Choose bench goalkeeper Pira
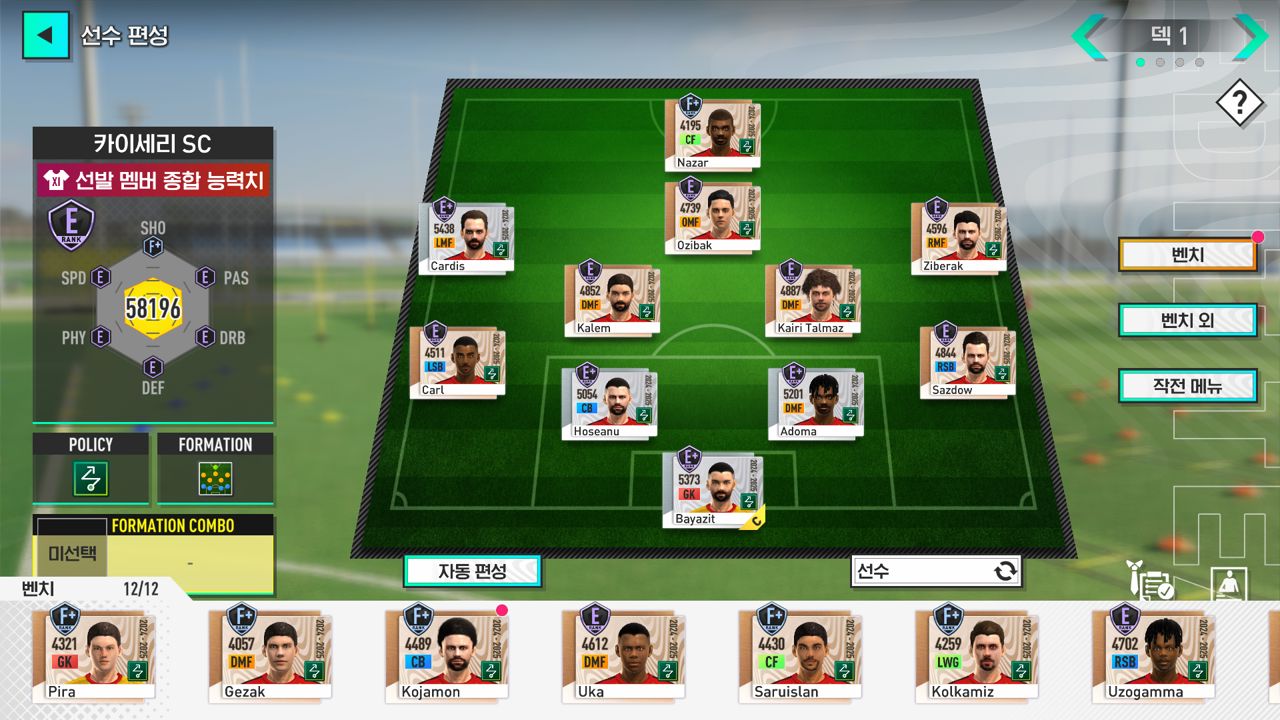 [92, 653]
